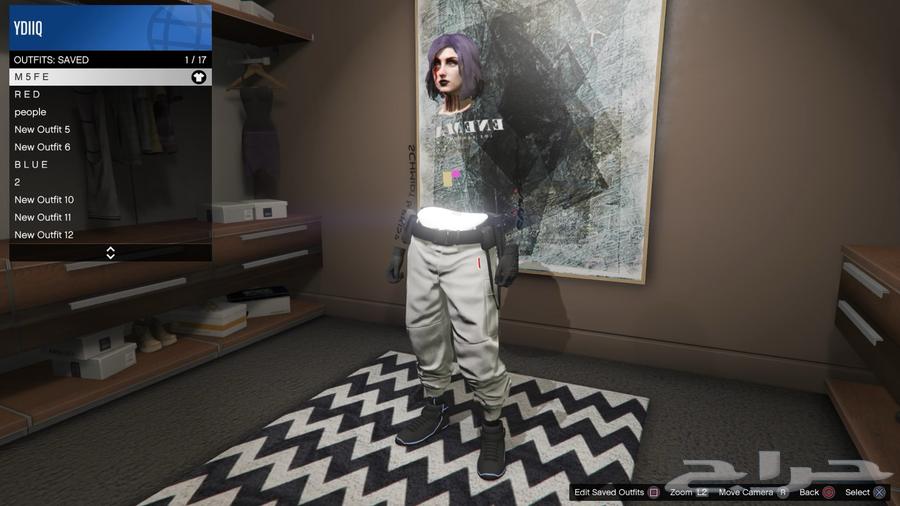
Task: Select New Outfit 5
Action: click(x=110, y=129)
